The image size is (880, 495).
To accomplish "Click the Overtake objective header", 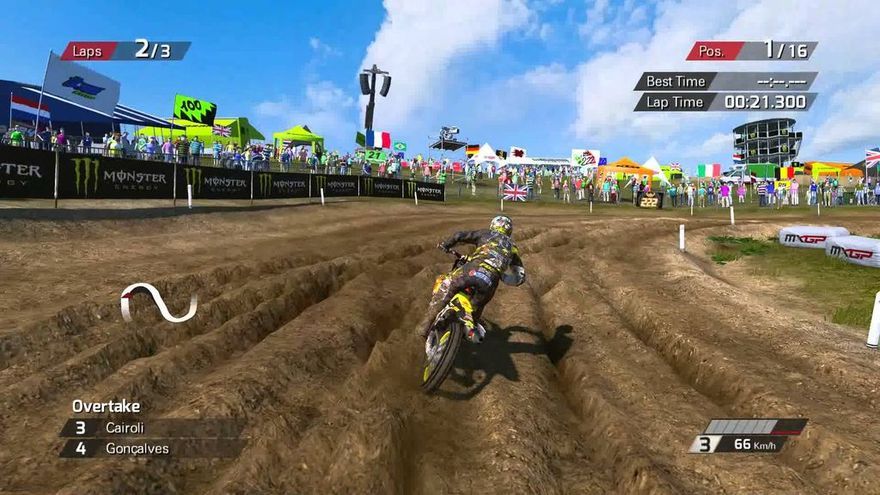I will pos(106,406).
